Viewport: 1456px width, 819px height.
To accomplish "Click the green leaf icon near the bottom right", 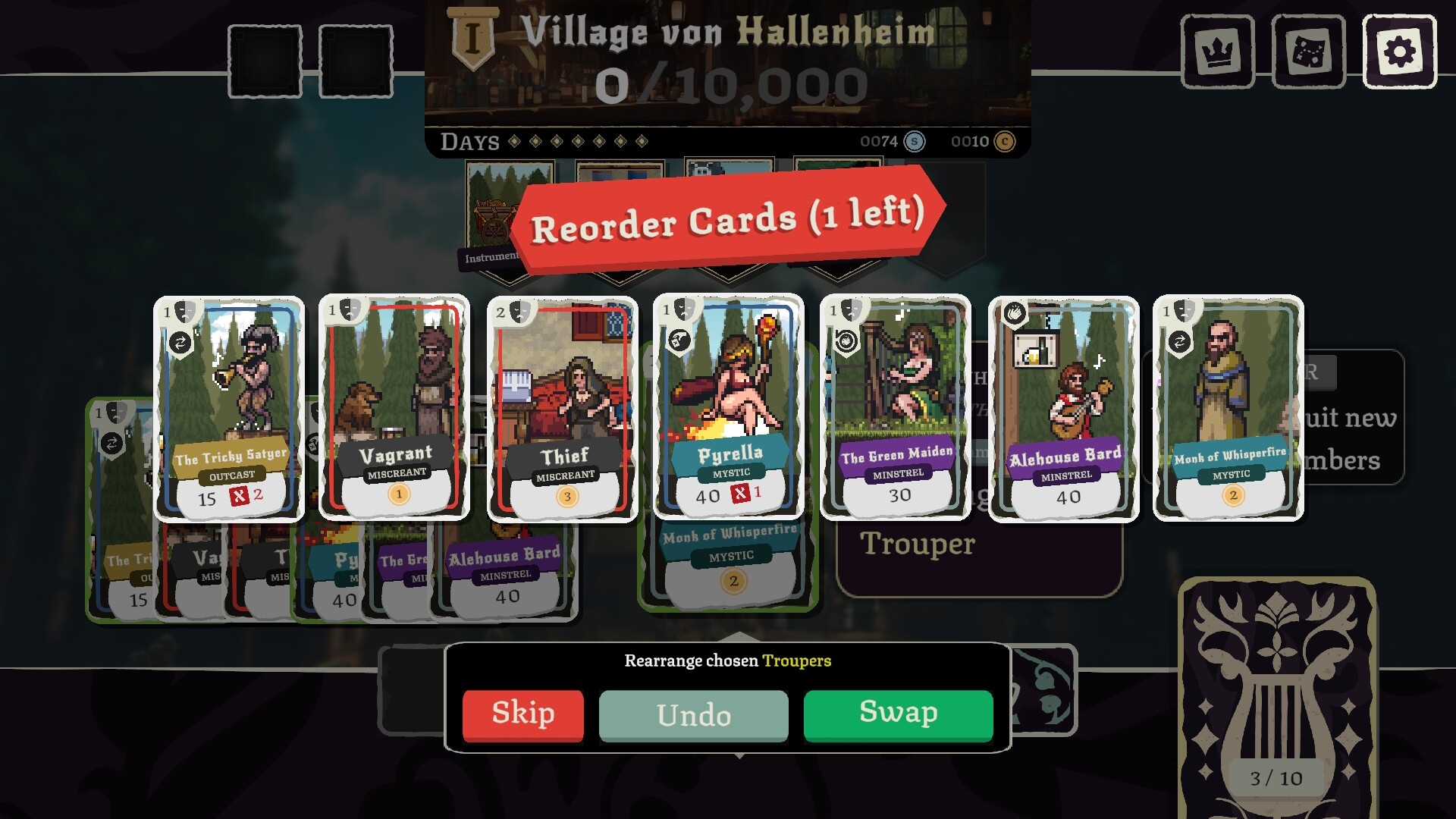I will coord(1043,690).
